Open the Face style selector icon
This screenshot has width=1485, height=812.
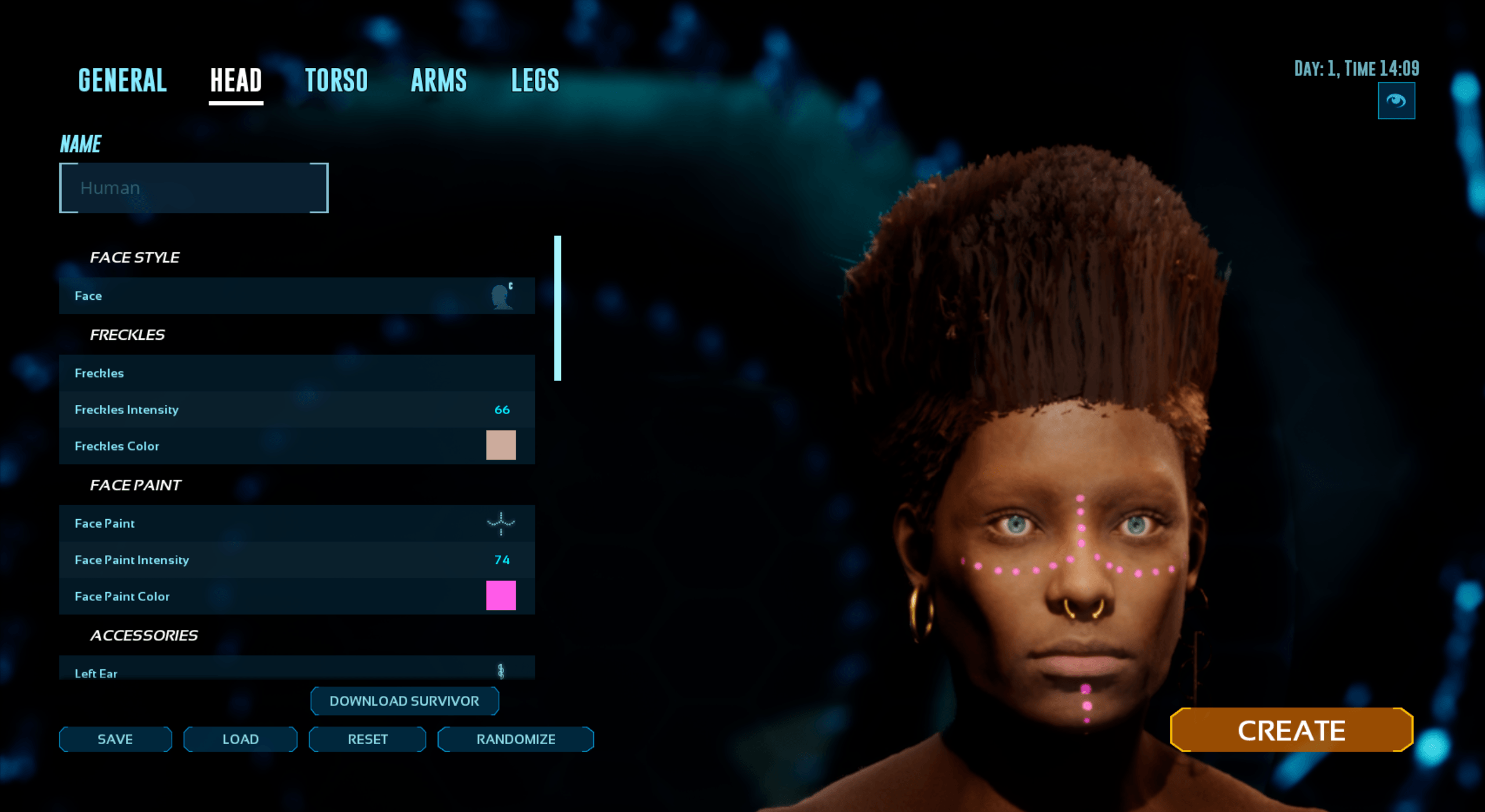click(501, 295)
